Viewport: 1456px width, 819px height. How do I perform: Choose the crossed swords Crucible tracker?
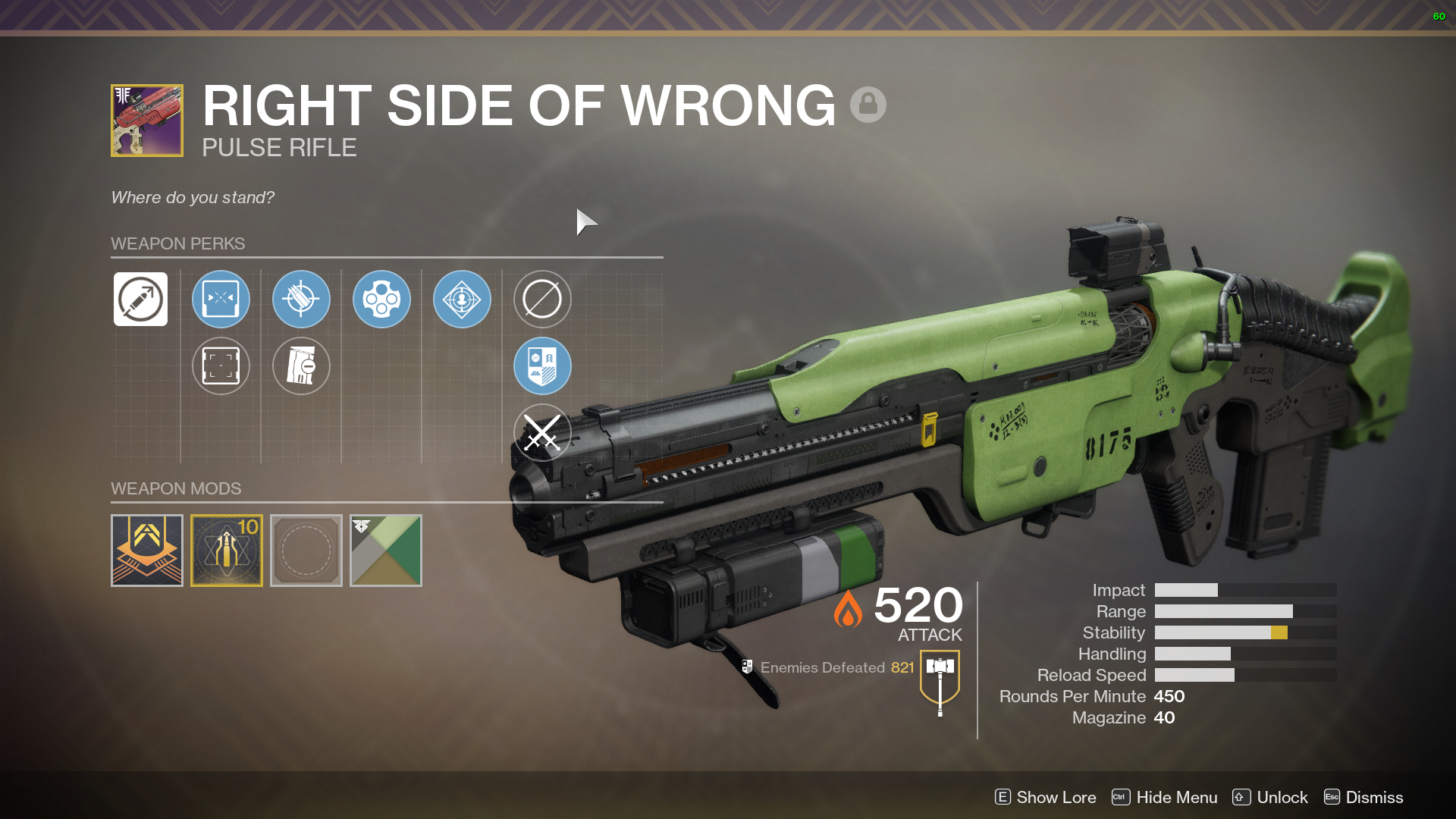542,433
